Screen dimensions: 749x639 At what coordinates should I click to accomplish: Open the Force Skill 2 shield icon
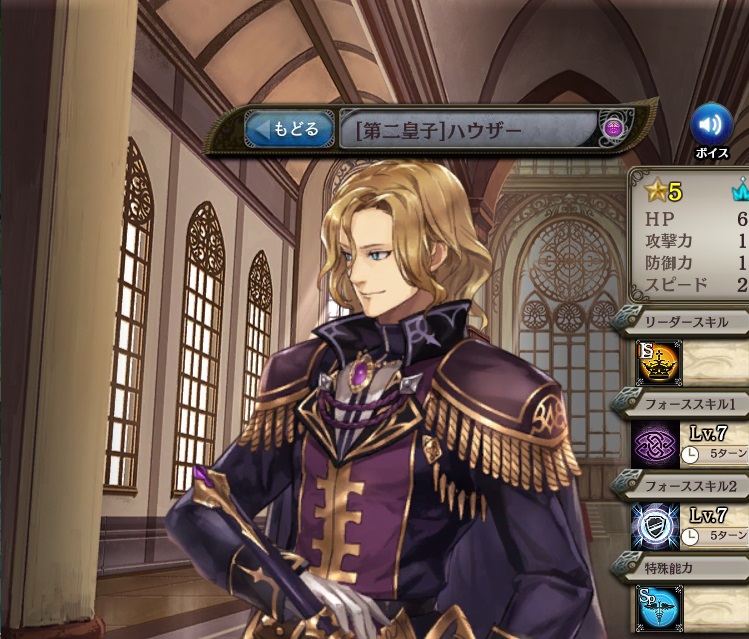point(658,523)
